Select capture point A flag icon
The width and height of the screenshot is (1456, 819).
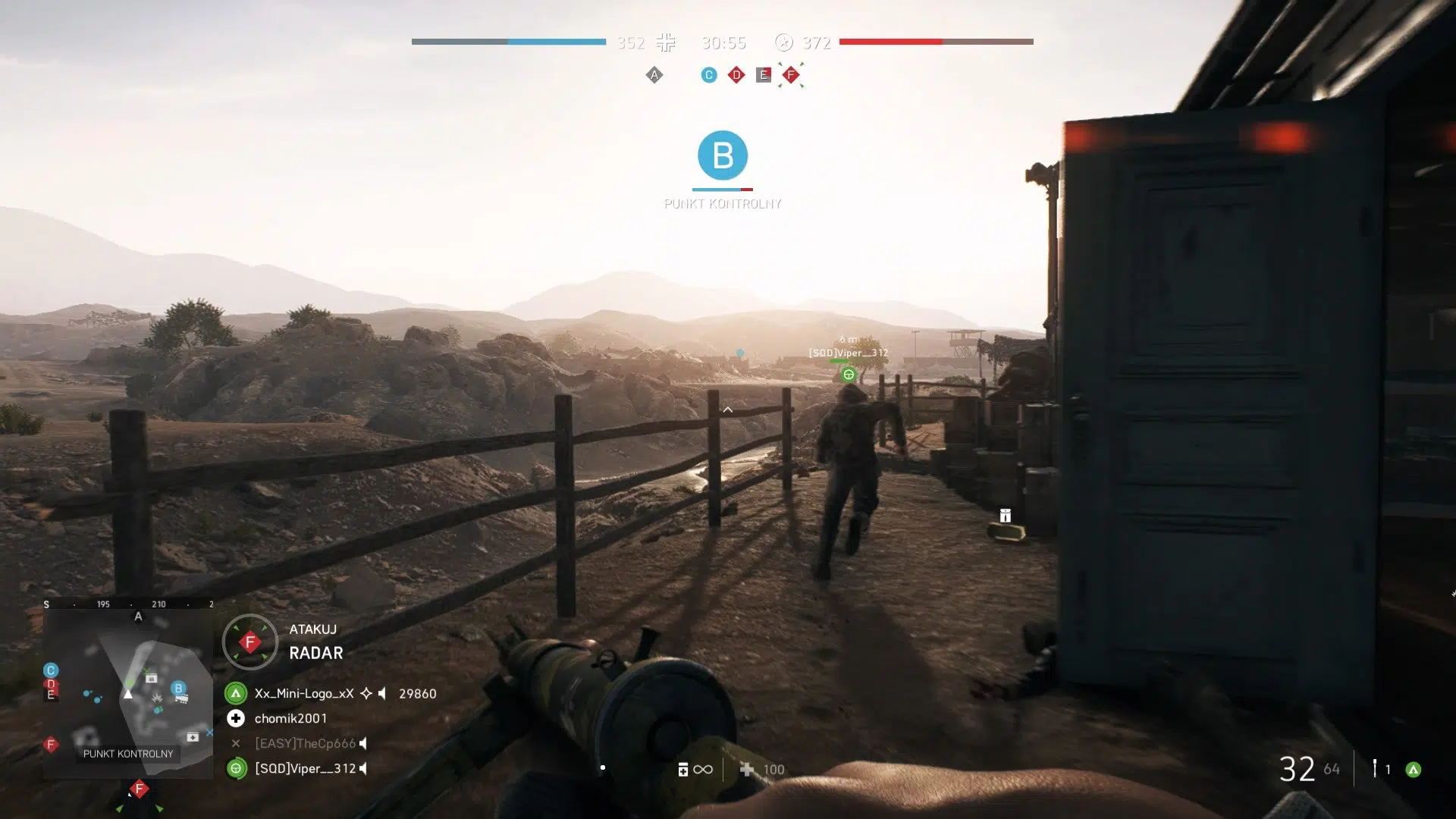(x=654, y=75)
